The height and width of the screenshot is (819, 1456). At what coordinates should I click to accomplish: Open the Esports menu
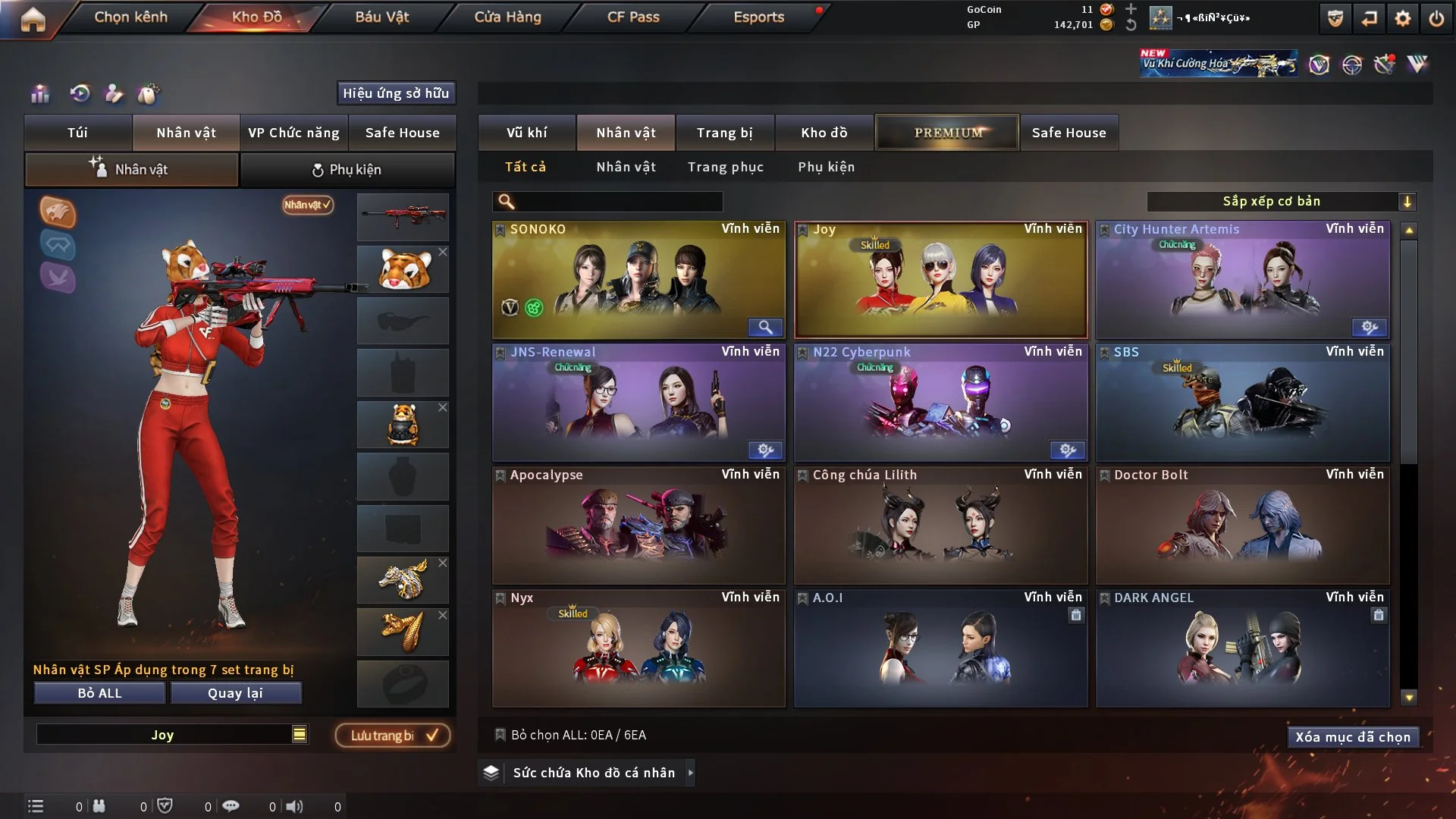tap(758, 17)
